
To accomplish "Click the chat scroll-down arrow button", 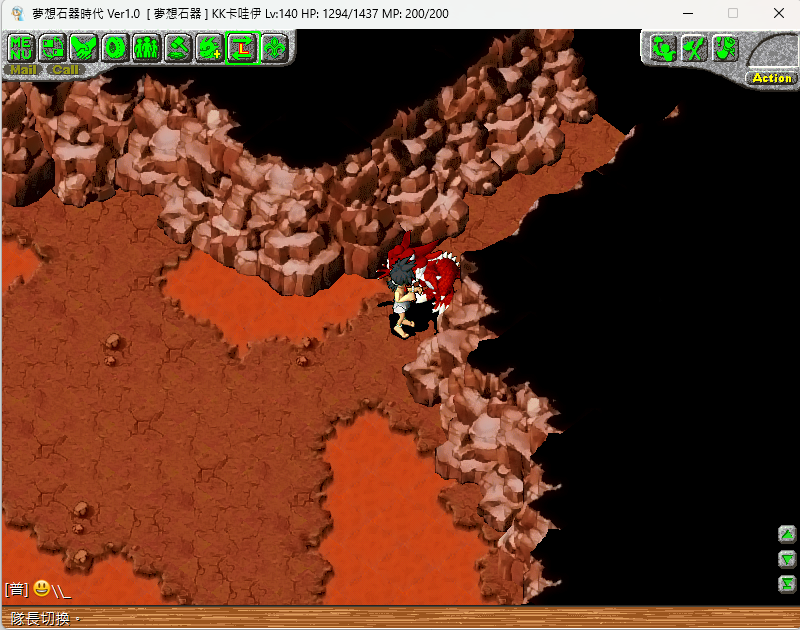I will pyautogui.click(x=787, y=559).
